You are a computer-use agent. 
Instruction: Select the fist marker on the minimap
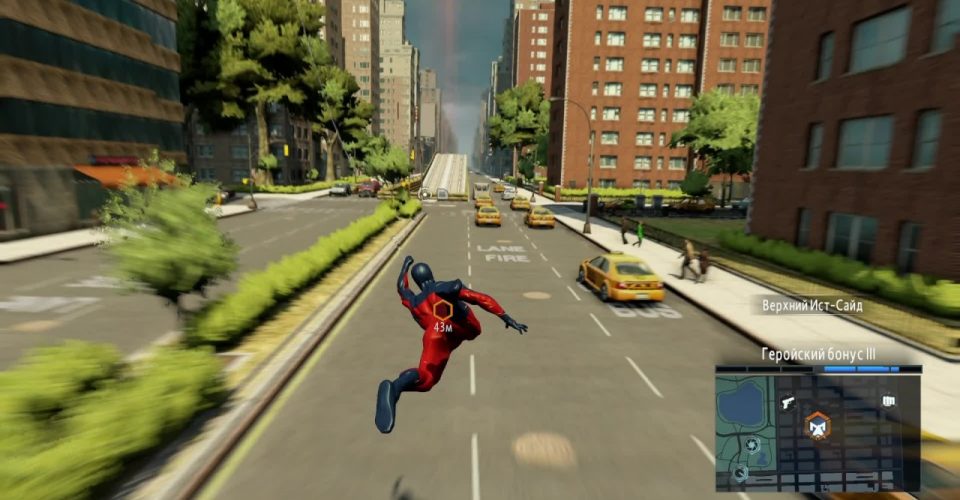point(888,401)
